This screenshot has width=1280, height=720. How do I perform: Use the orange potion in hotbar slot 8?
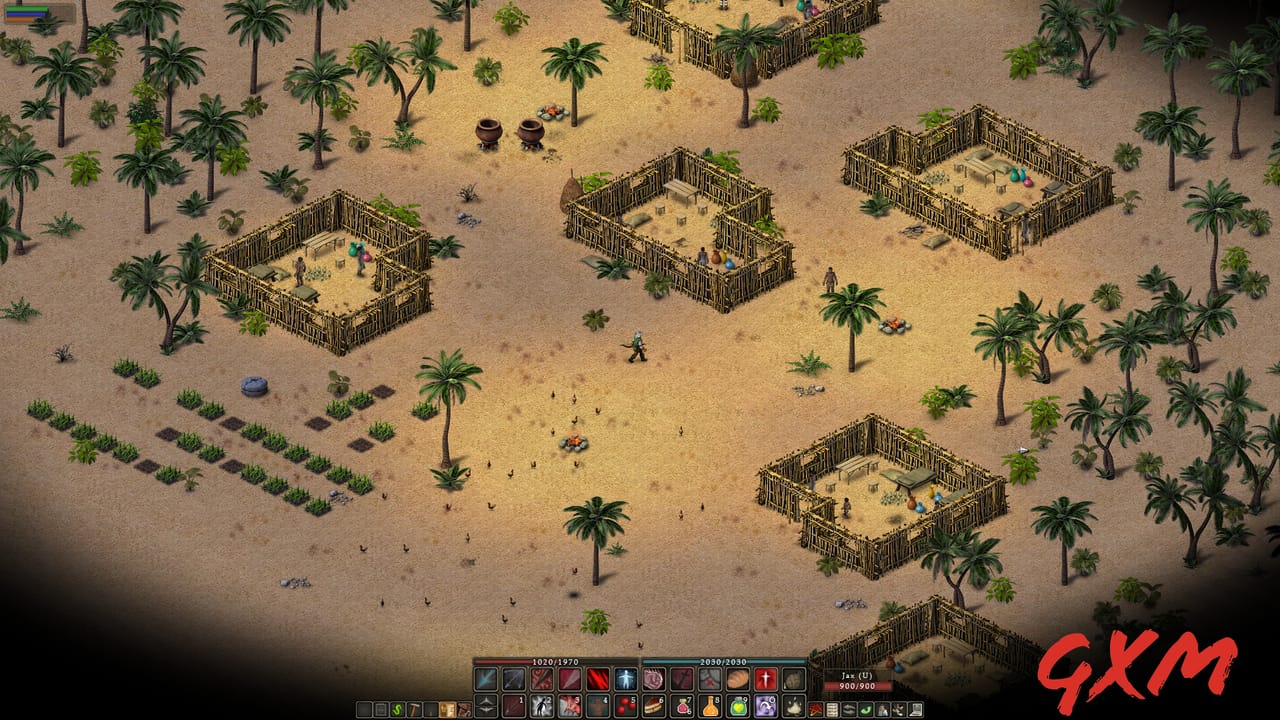(709, 706)
